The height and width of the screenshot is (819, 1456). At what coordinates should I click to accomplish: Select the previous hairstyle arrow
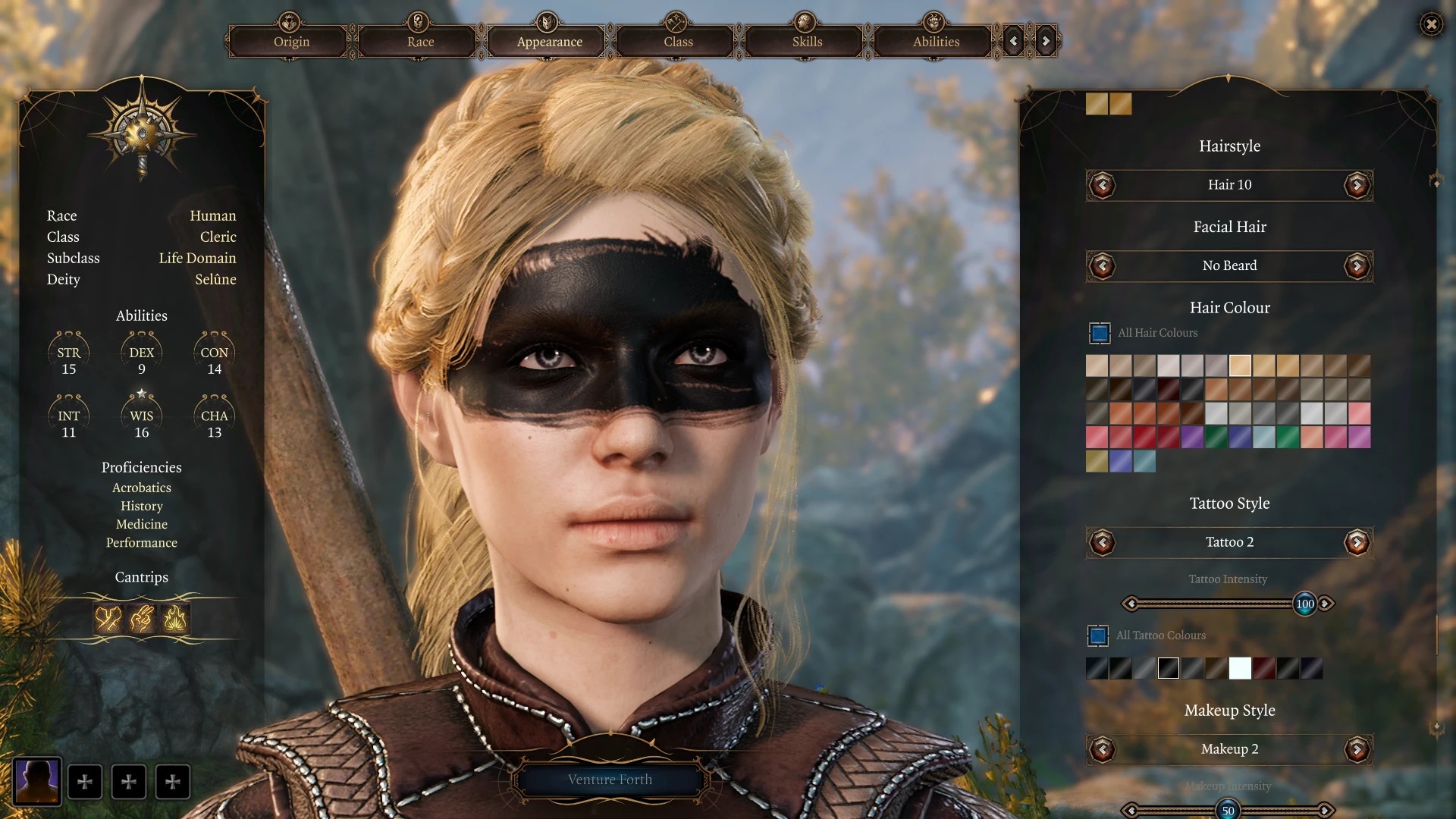click(1102, 185)
